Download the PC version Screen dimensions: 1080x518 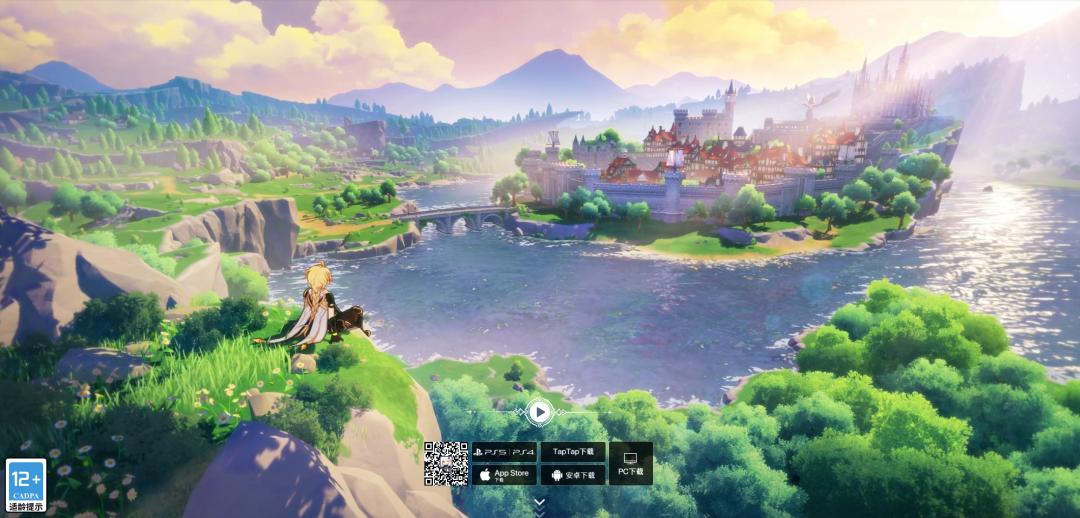tap(631, 463)
